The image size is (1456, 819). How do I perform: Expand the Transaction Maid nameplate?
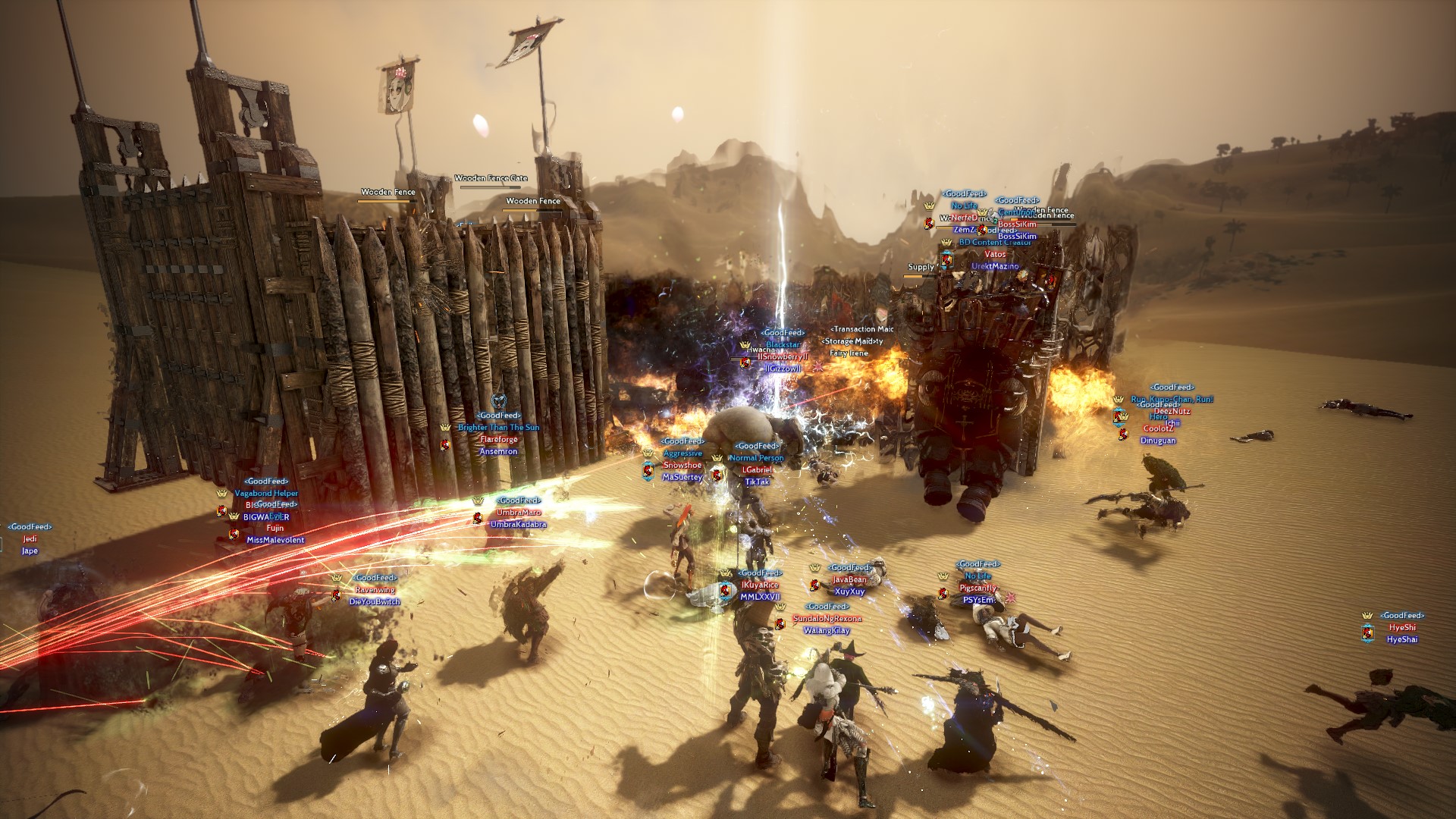click(863, 329)
